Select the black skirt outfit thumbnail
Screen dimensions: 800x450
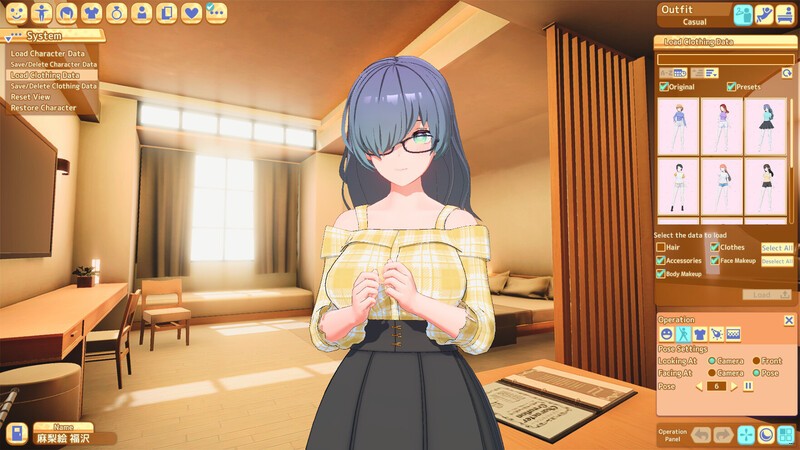(x=766, y=126)
